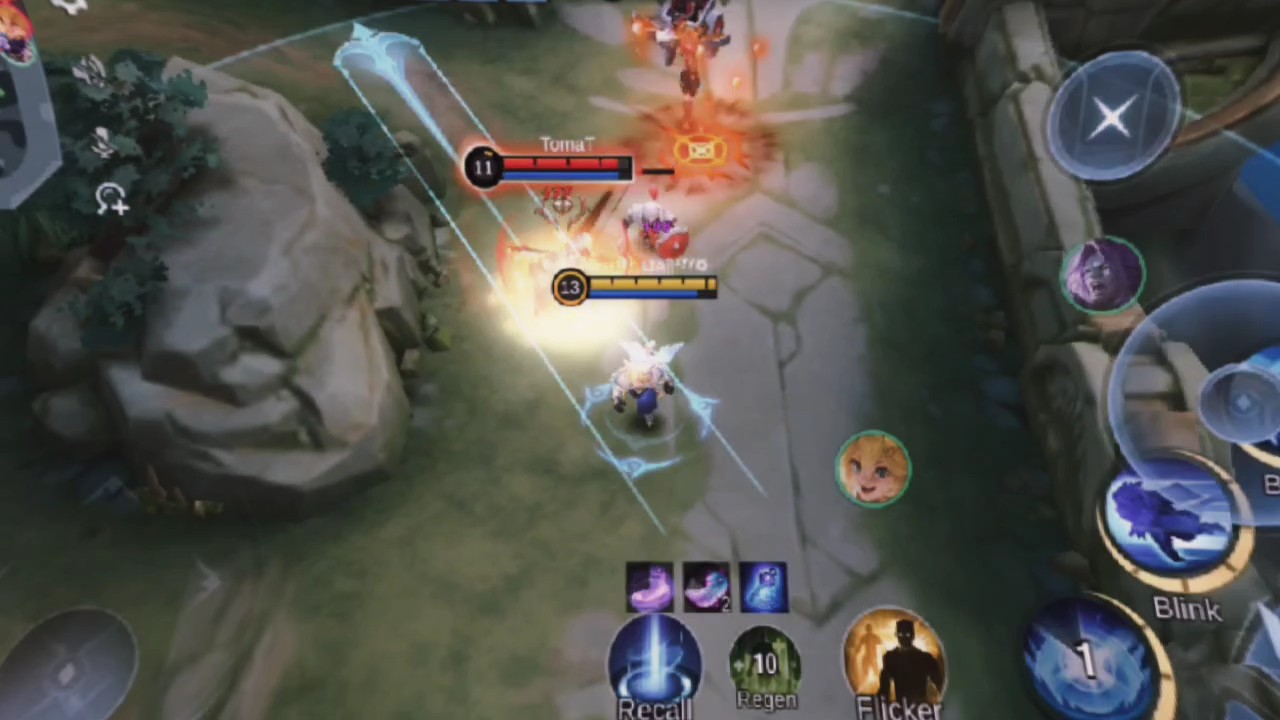Target the blonde hero portrait

pyautogui.click(x=873, y=468)
